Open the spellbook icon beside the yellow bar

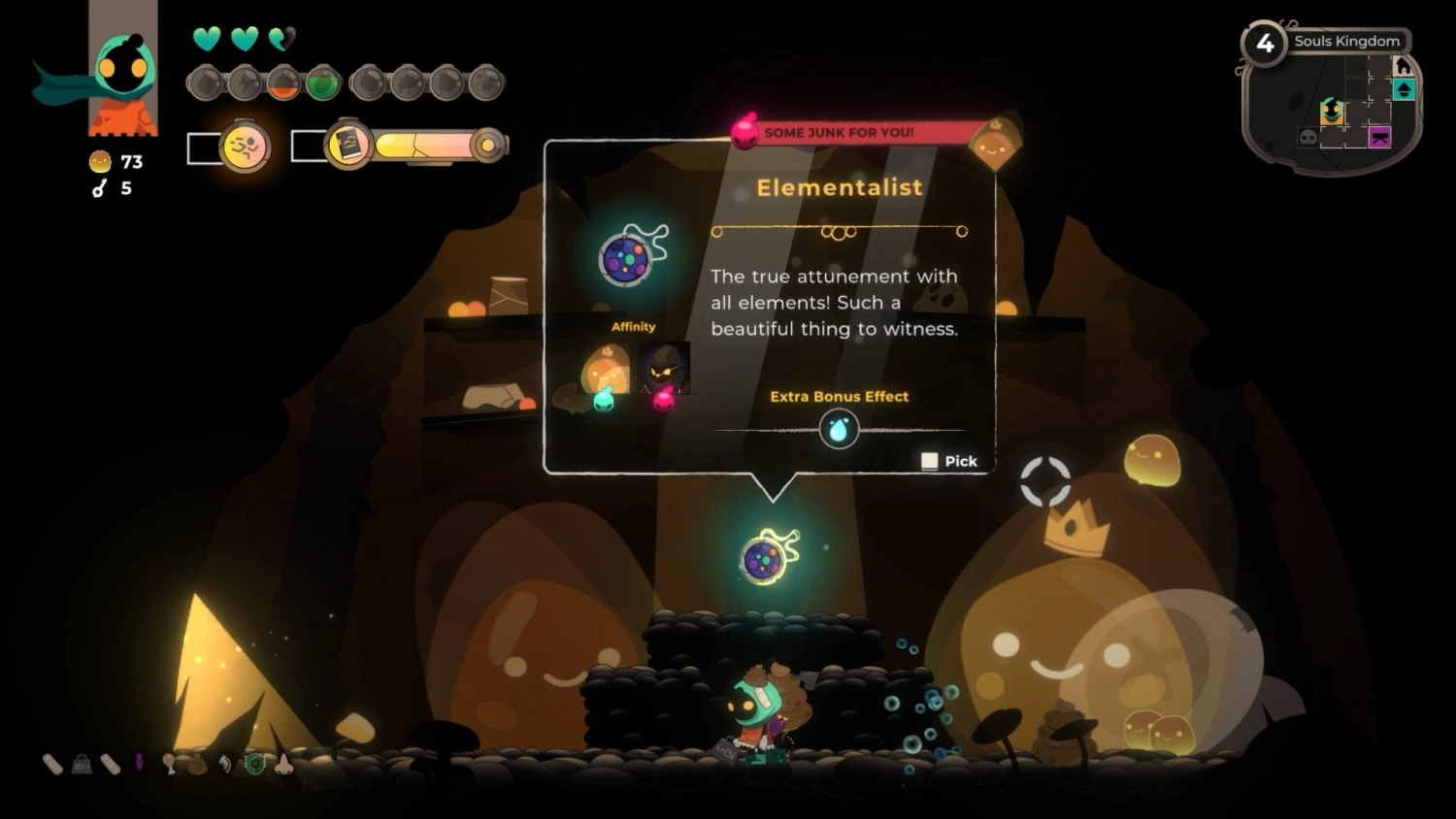(x=350, y=143)
